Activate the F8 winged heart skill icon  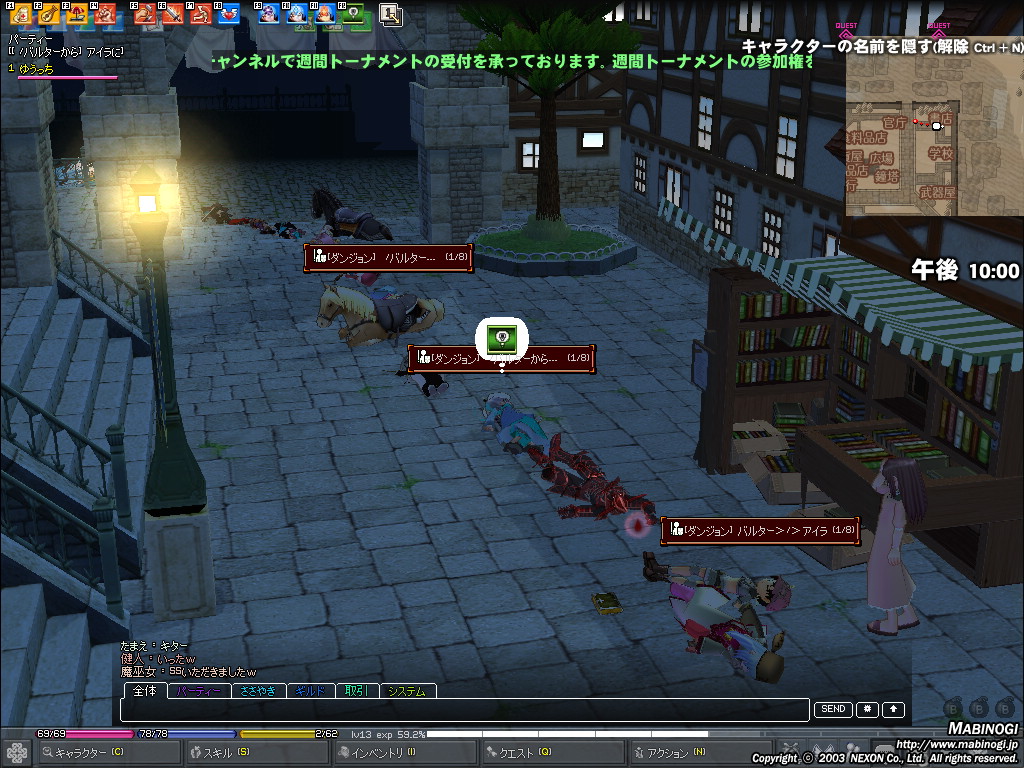point(229,14)
